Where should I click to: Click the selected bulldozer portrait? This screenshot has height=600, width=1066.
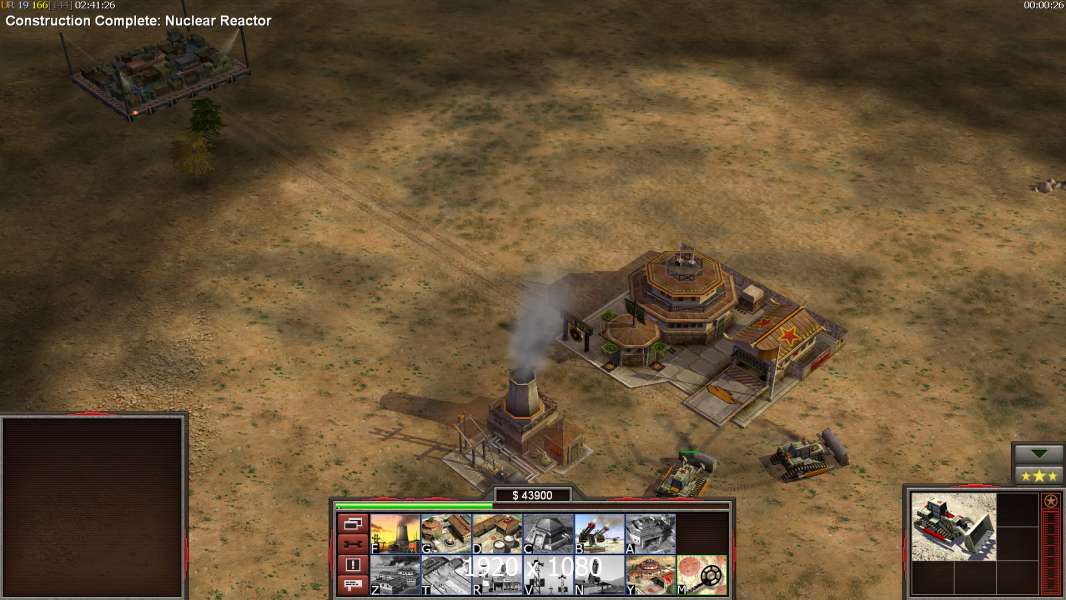954,526
